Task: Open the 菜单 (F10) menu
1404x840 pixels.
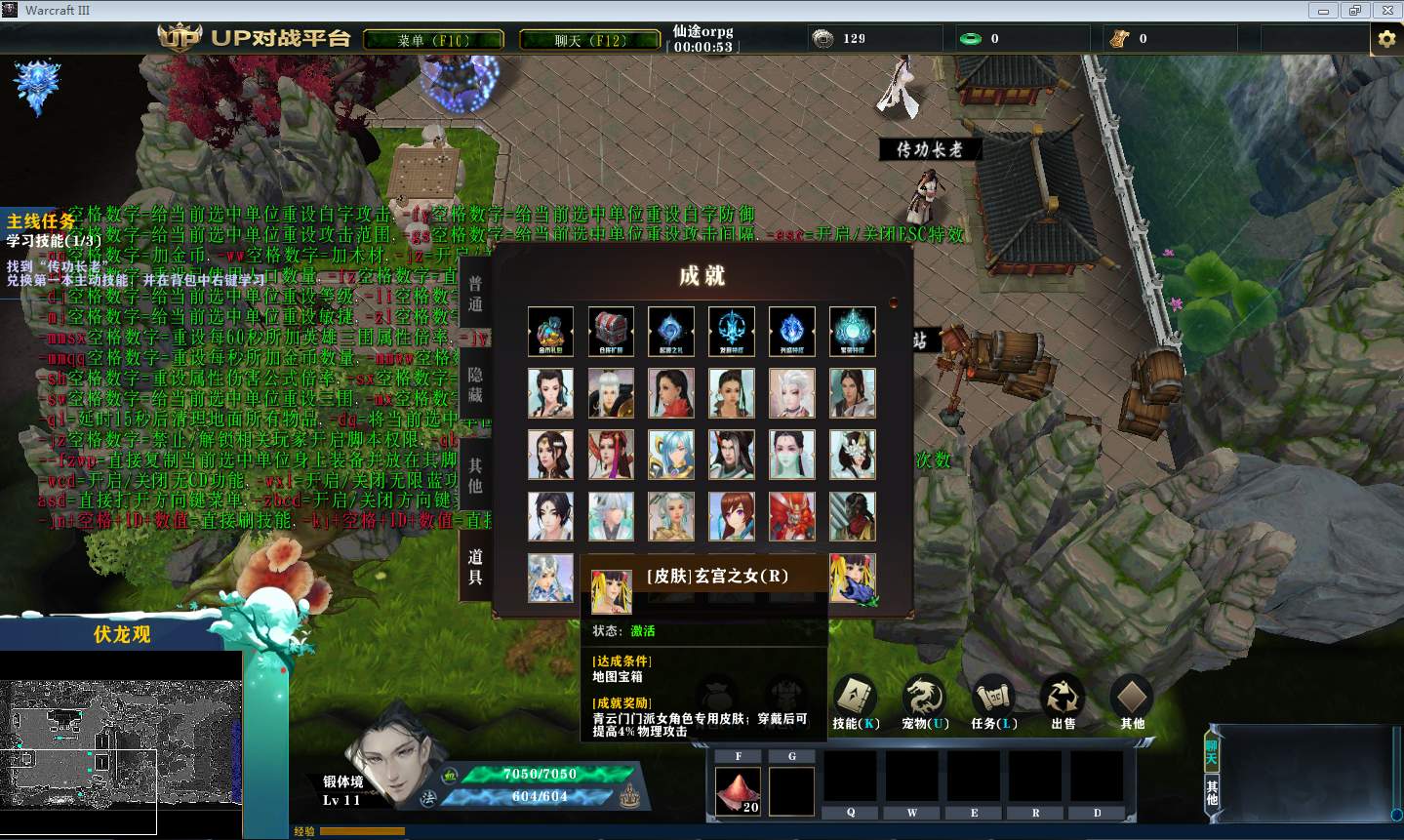Action: (433, 40)
